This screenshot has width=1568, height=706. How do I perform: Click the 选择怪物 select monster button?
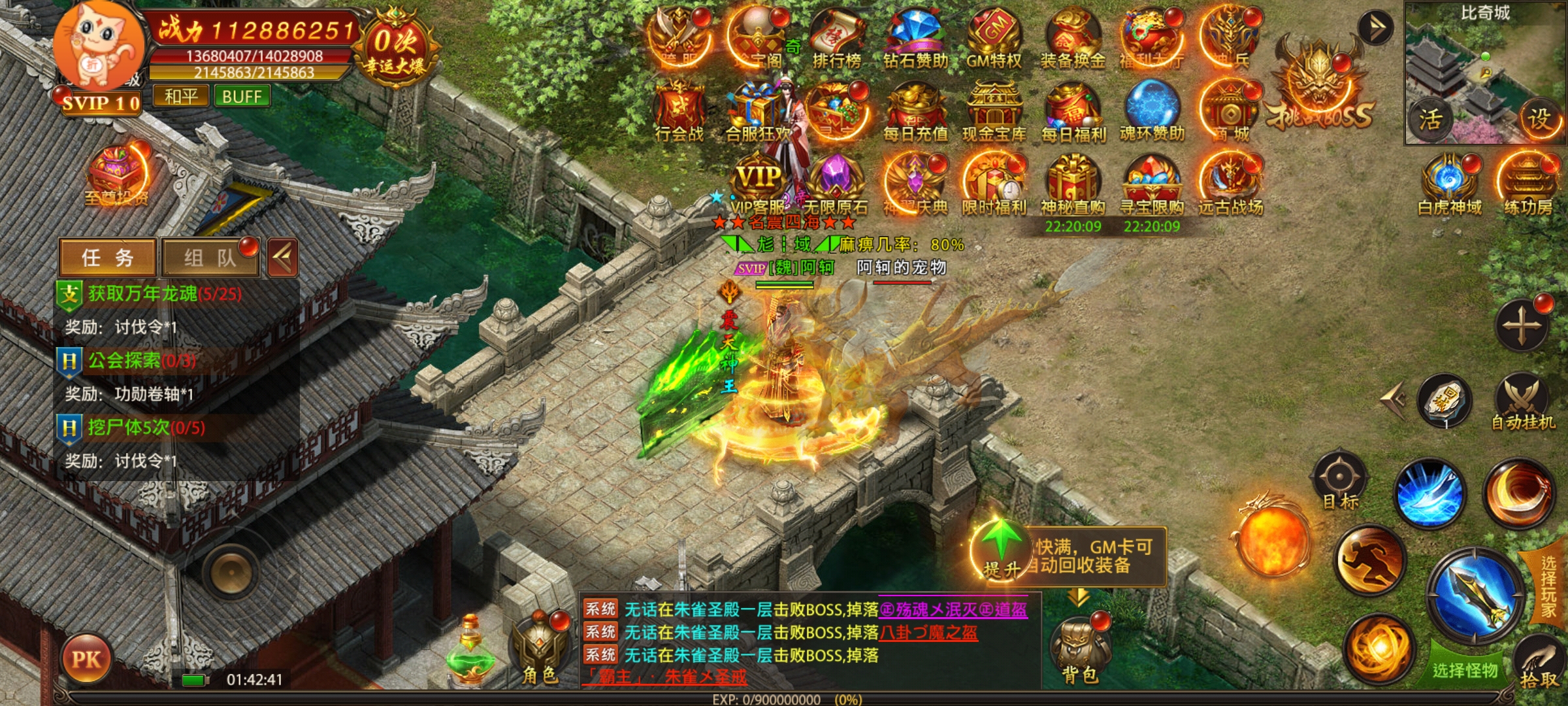tap(1465, 669)
